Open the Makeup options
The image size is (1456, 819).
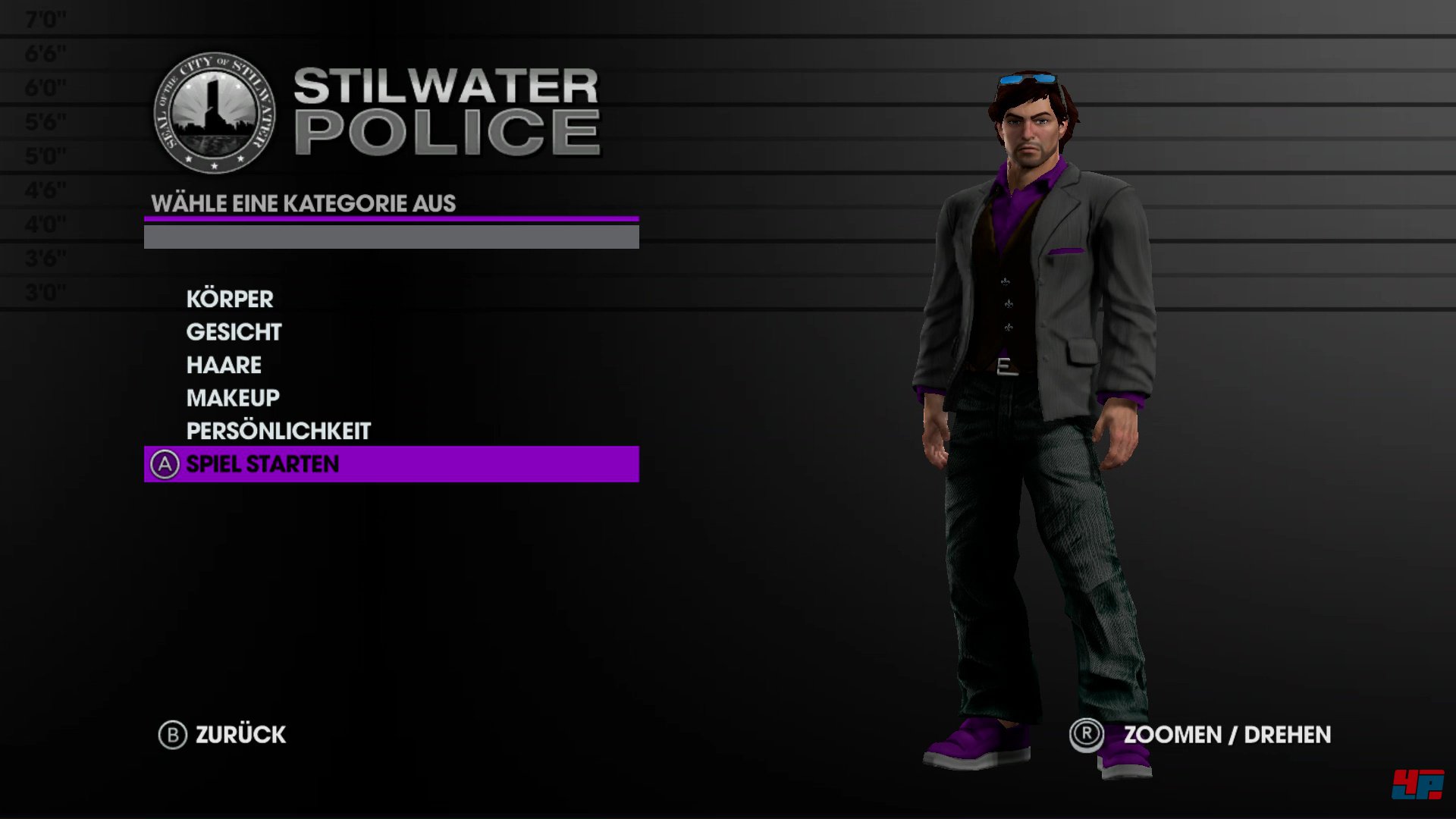pos(233,398)
